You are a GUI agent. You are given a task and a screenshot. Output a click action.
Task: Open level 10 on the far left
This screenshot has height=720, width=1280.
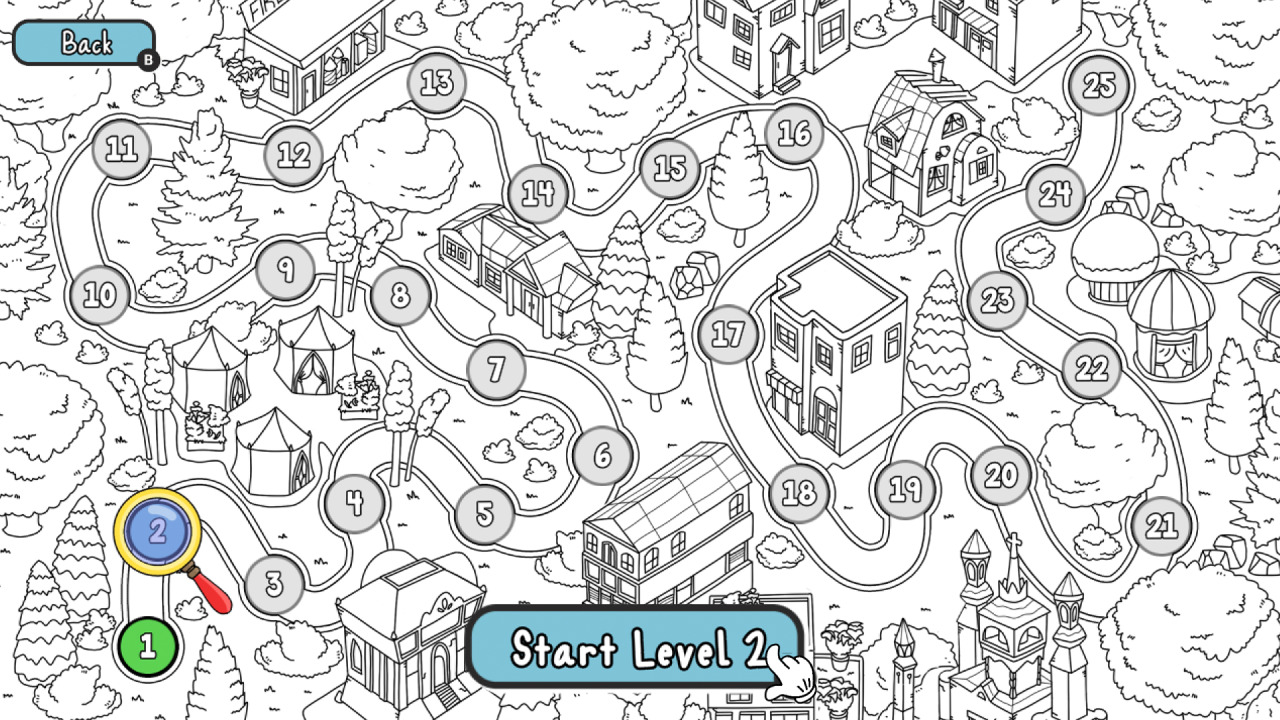pyautogui.click(x=98, y=294)
